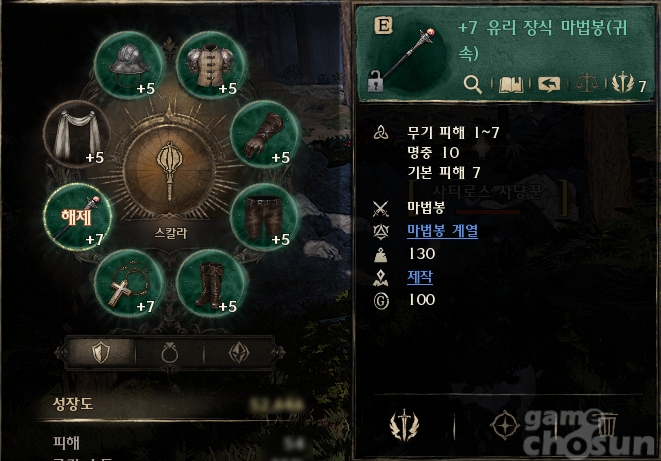Switch to the shield armor tab
Image resolution: width=661 pixels, height=461 pixels.
pos(99,353)
